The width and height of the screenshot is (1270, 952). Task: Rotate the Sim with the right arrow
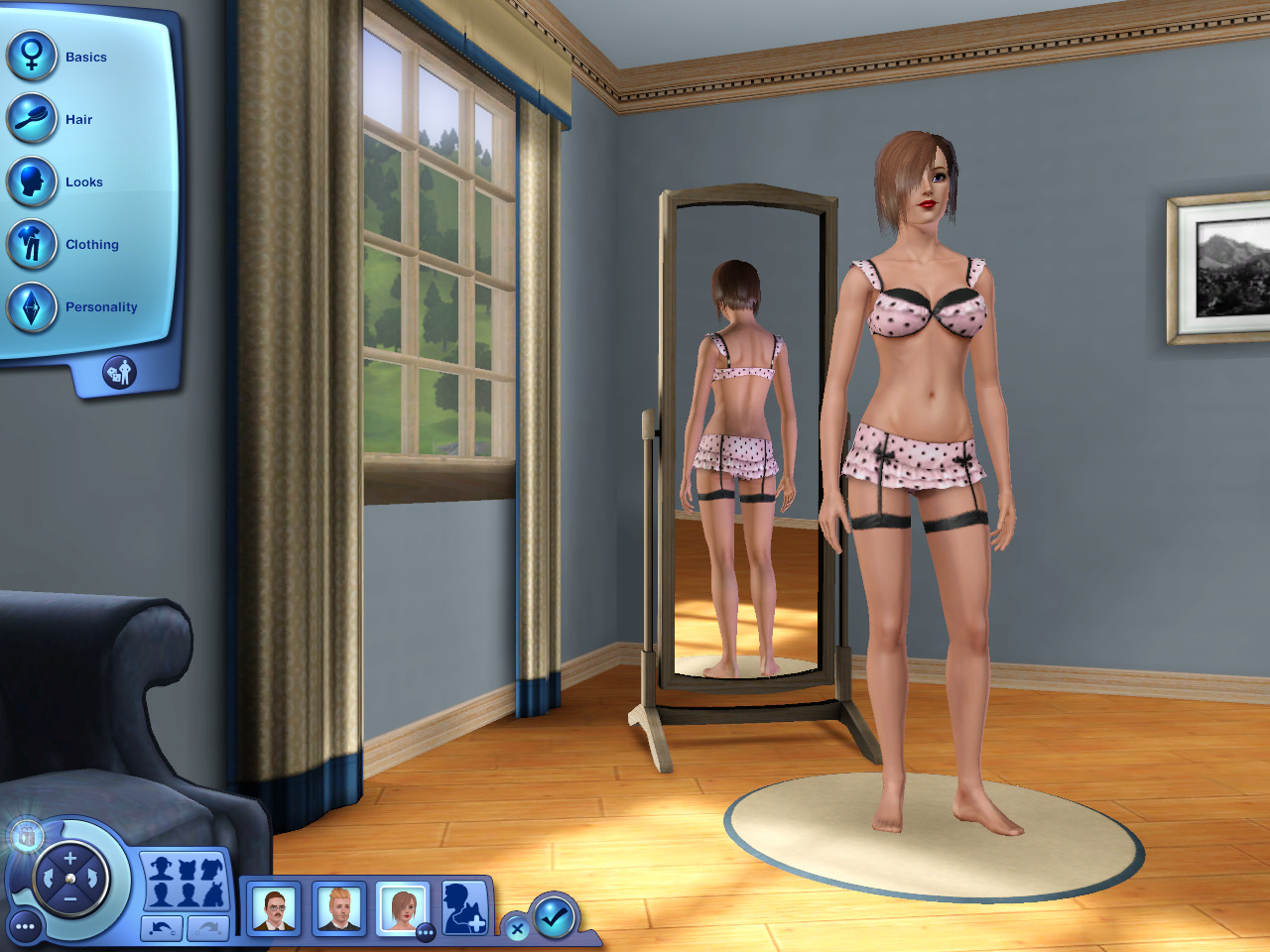[92, 879]
